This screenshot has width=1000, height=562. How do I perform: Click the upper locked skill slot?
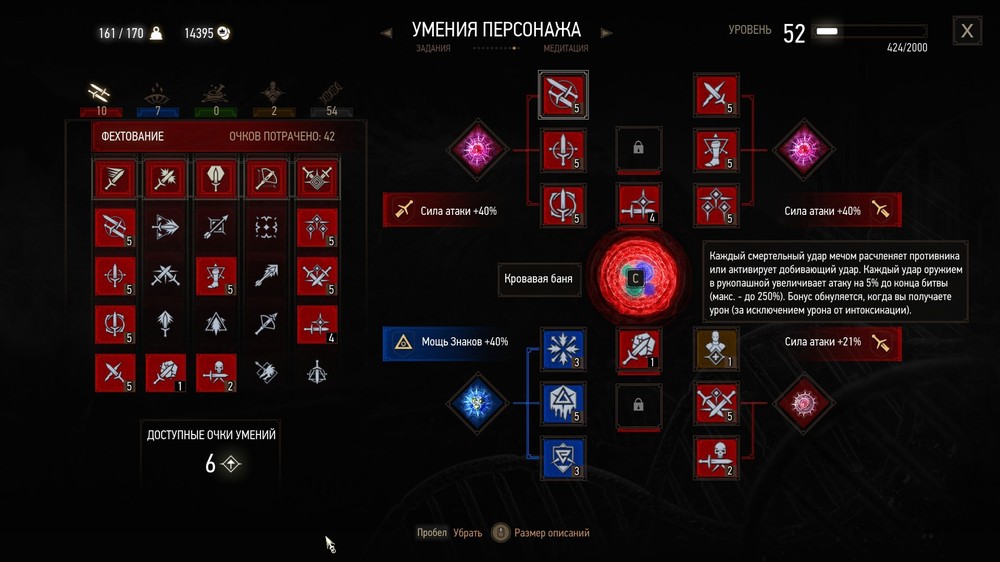[639, 150]
